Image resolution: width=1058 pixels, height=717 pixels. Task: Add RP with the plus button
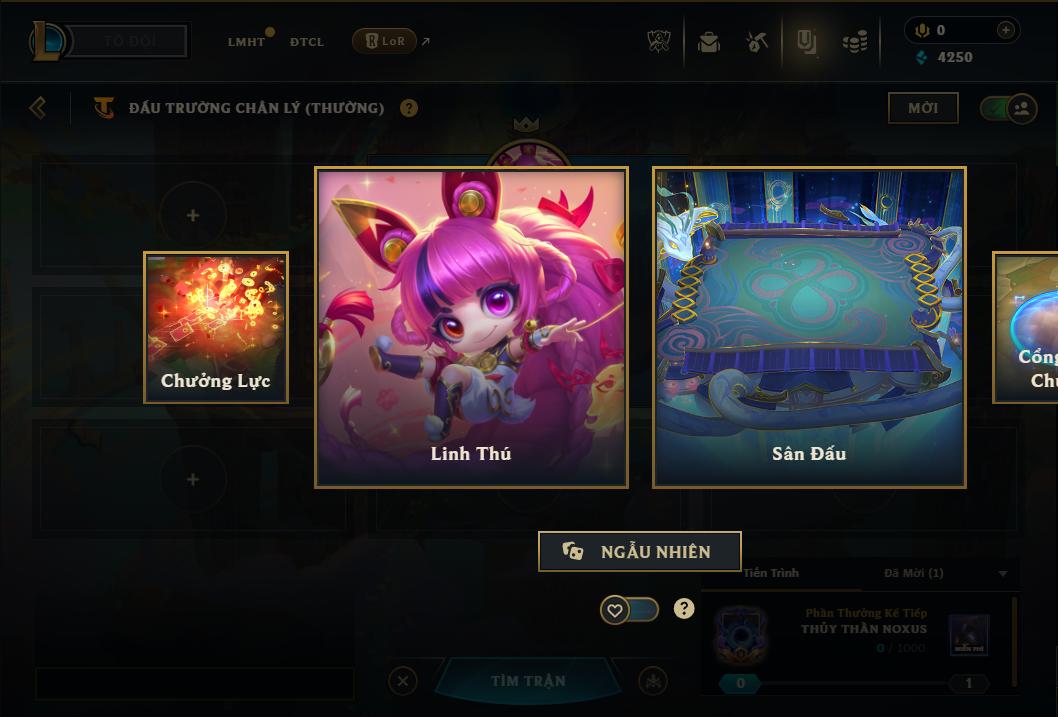[x=1005, y=30]
